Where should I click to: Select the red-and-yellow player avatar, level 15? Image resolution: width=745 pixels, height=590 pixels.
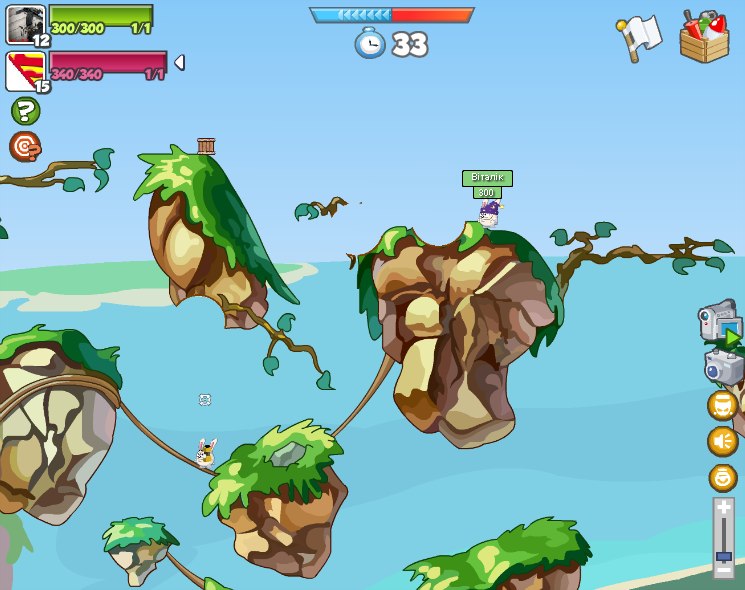(x=24, y=71)
